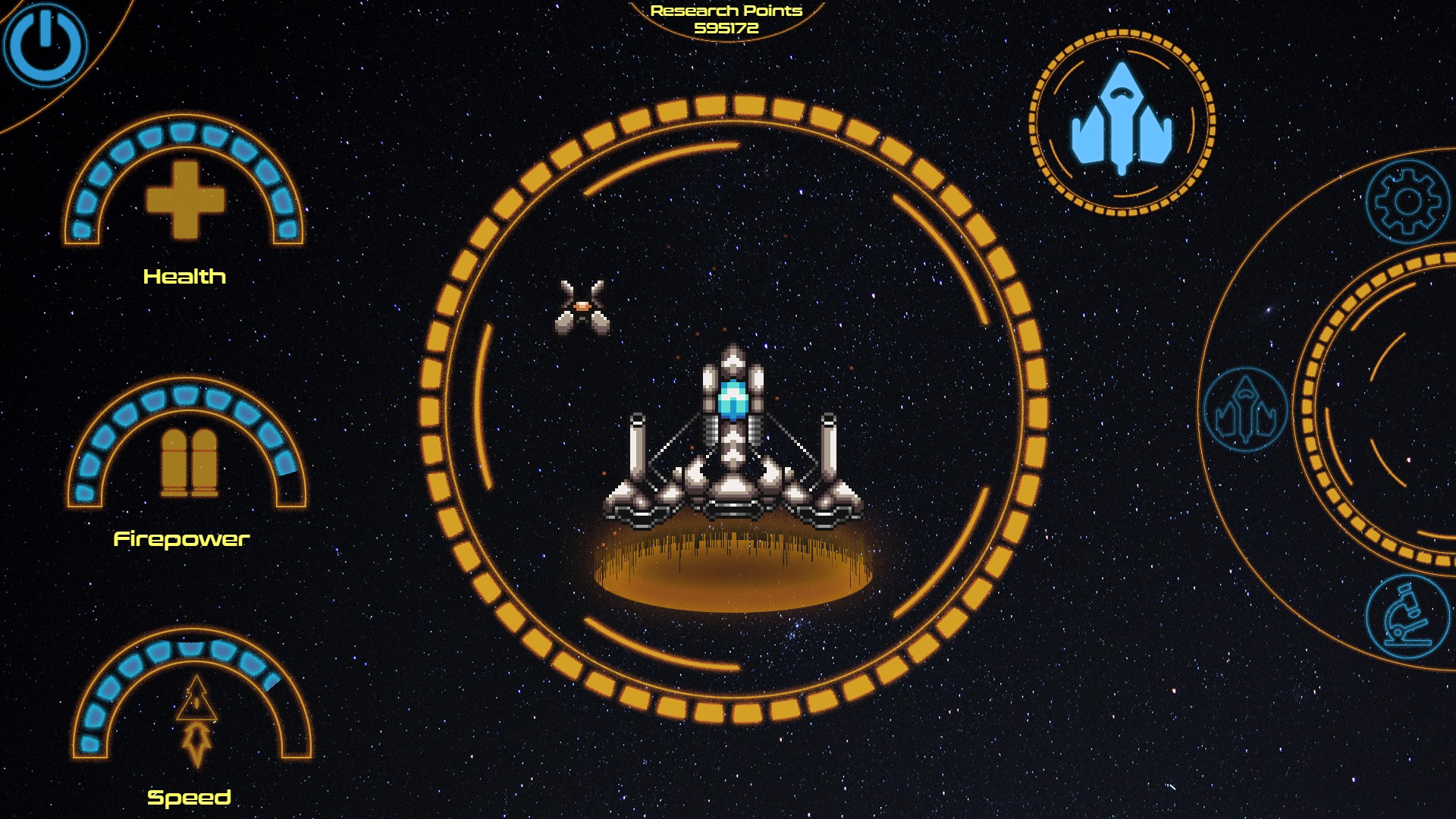The image size is (1456, 819).
Task: Select the Speed rocket thruster icon
Action: (196, 722)
